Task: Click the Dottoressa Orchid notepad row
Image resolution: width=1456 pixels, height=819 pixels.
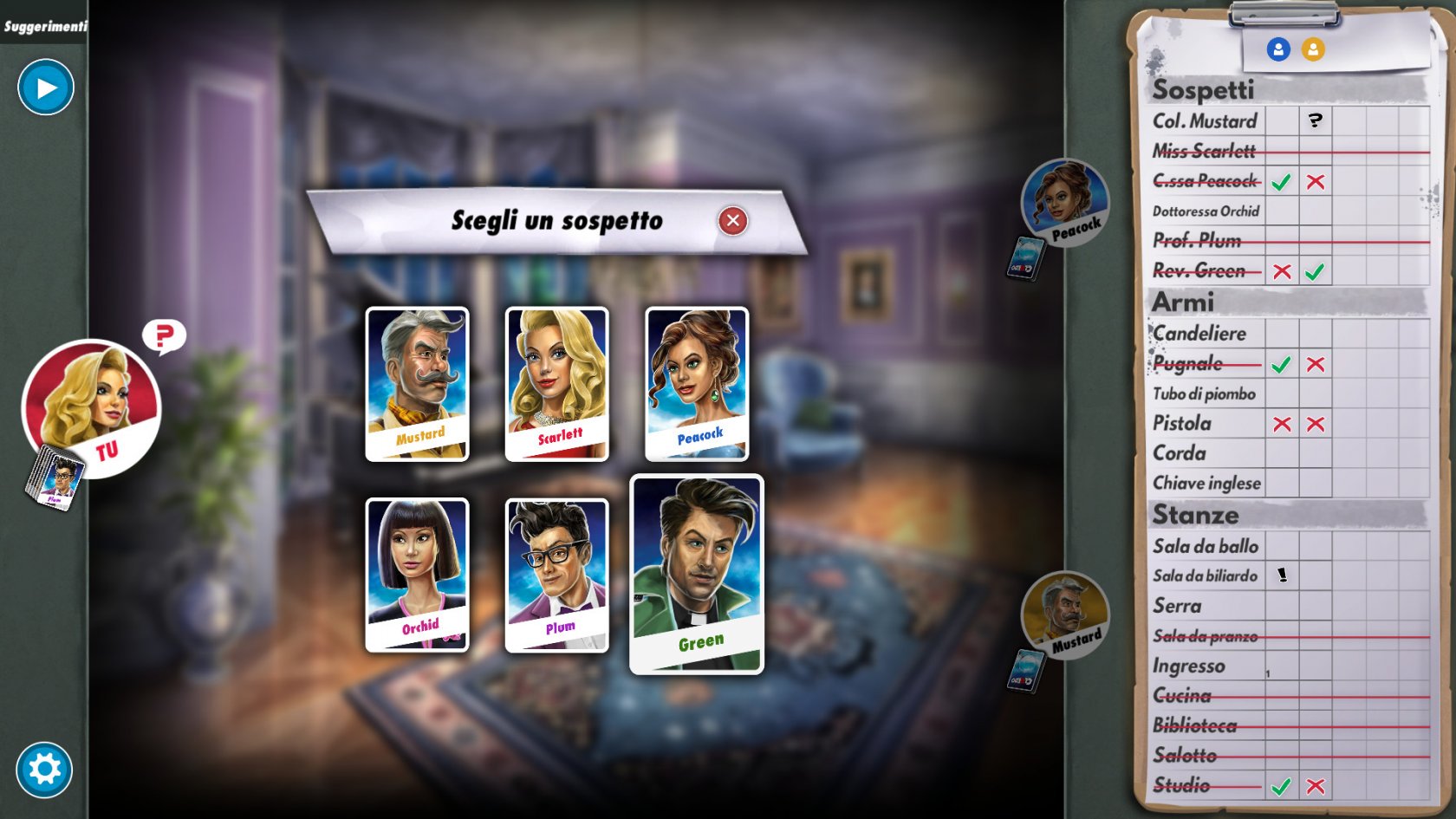Action: pyautogui.click(x=1206, y=211)
